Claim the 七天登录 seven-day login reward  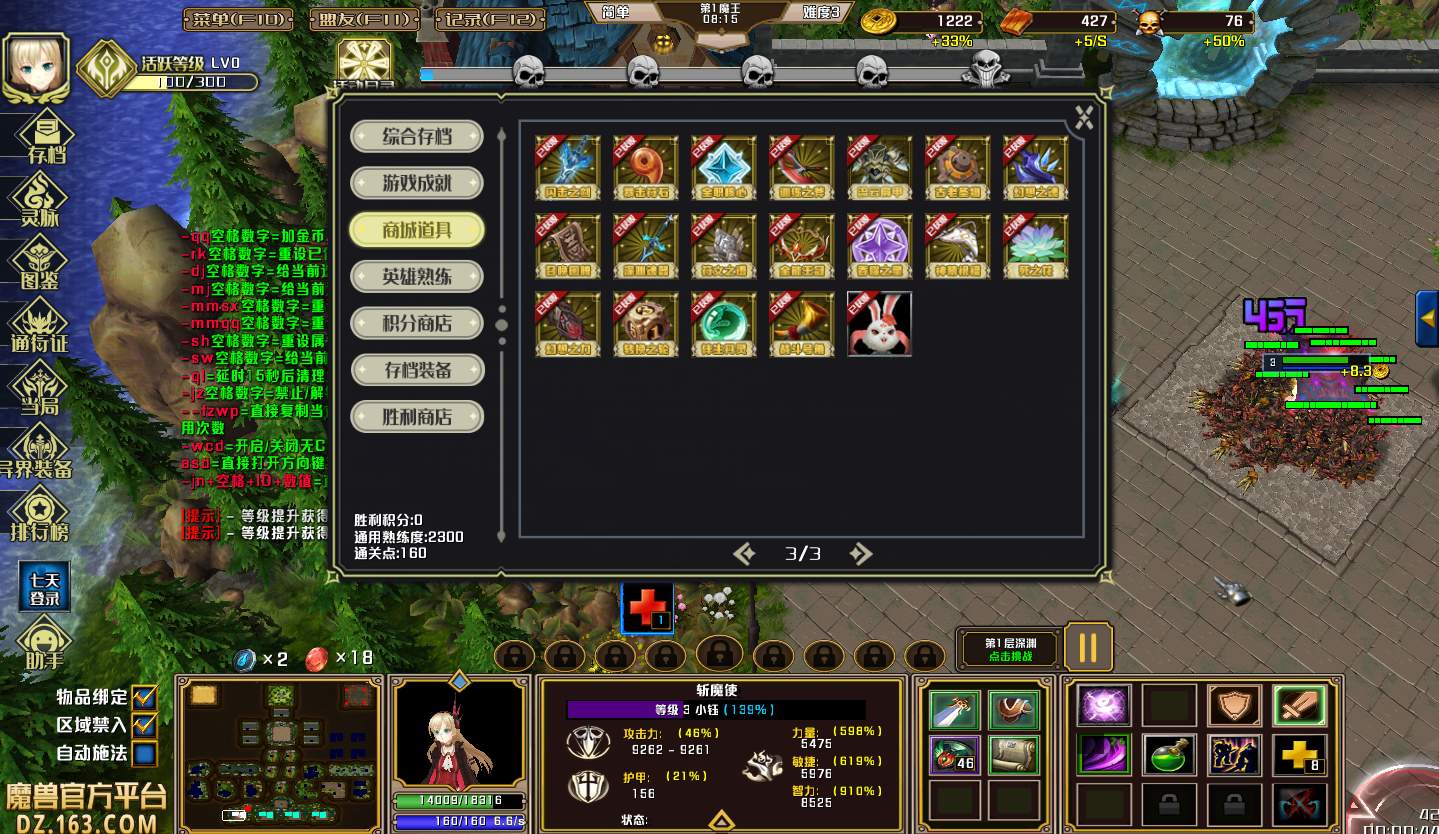pos(44,587)
